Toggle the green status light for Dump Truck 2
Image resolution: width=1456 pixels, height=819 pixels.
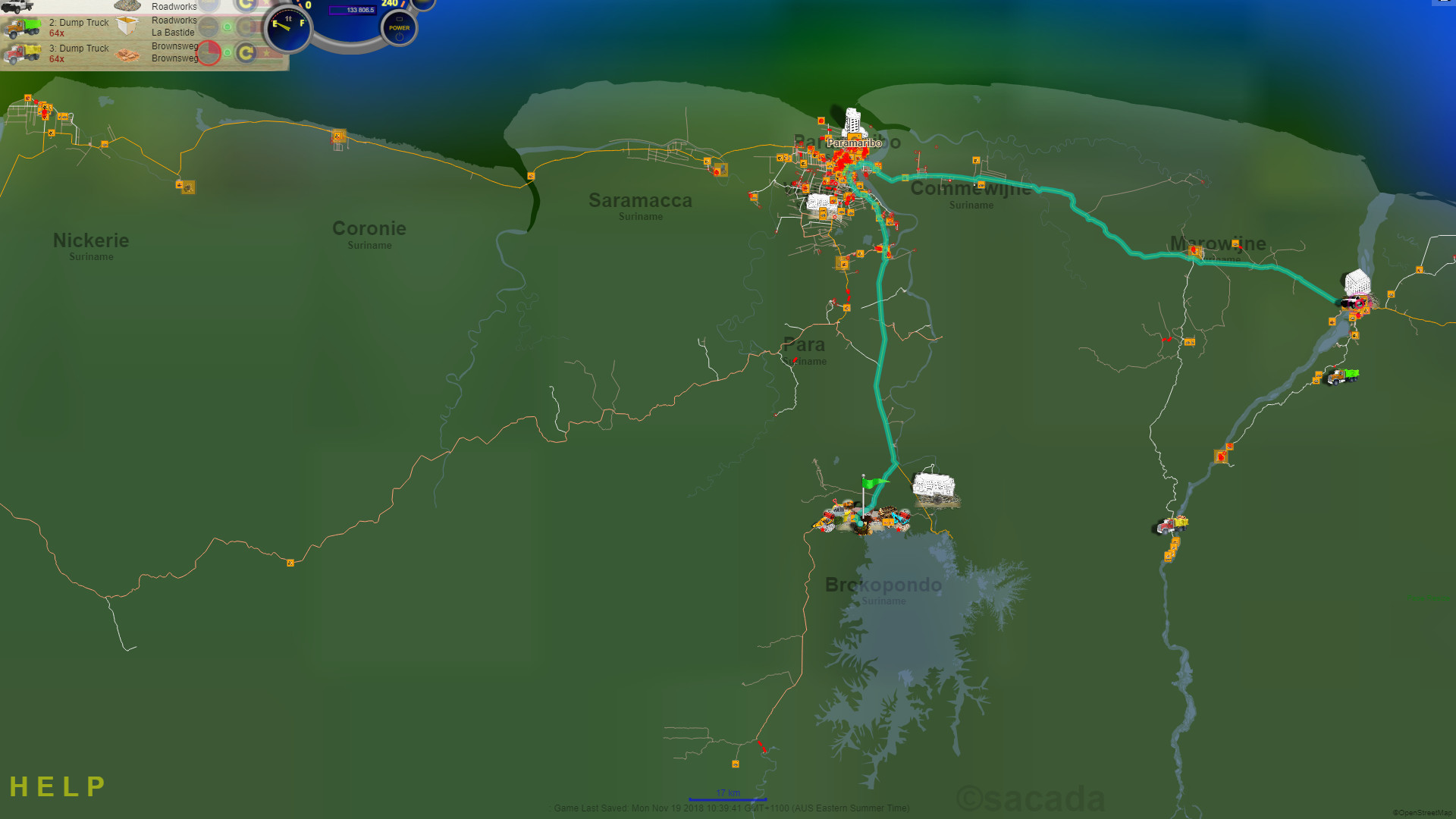click(x=227, y=27)
